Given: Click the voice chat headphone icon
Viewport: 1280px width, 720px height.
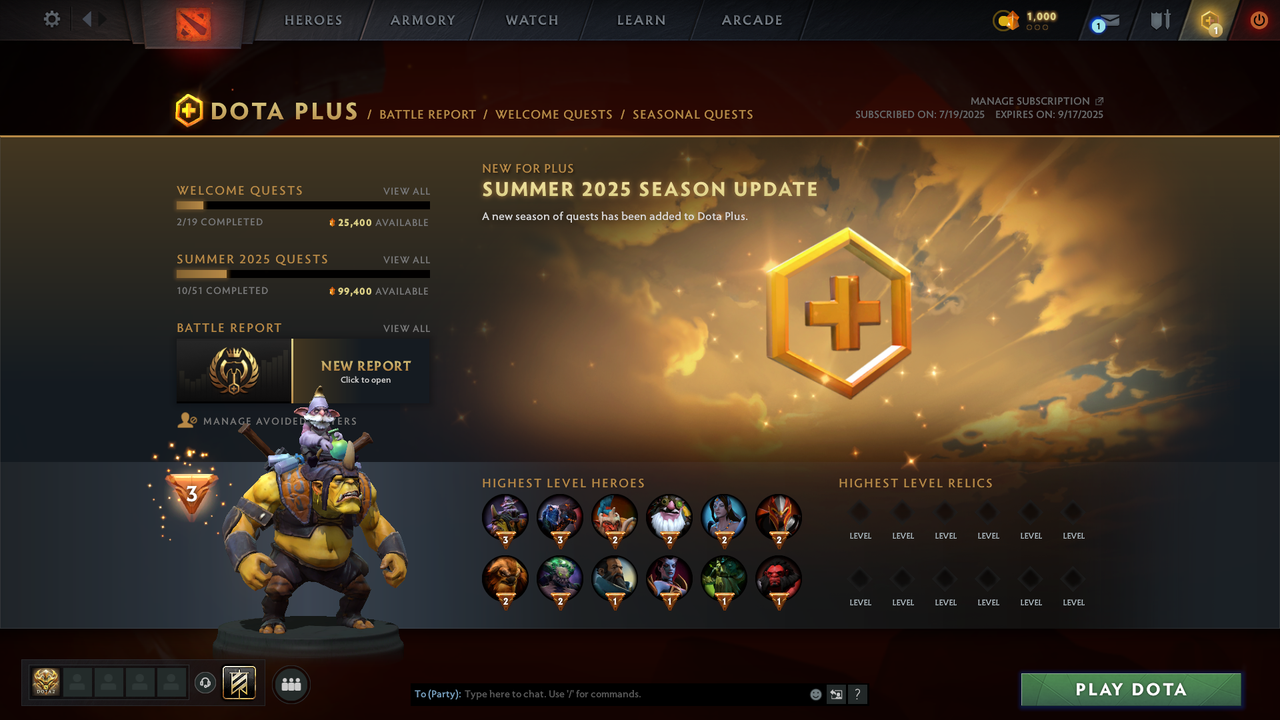Looking at the screenshot, I should (x=207, y=683).
